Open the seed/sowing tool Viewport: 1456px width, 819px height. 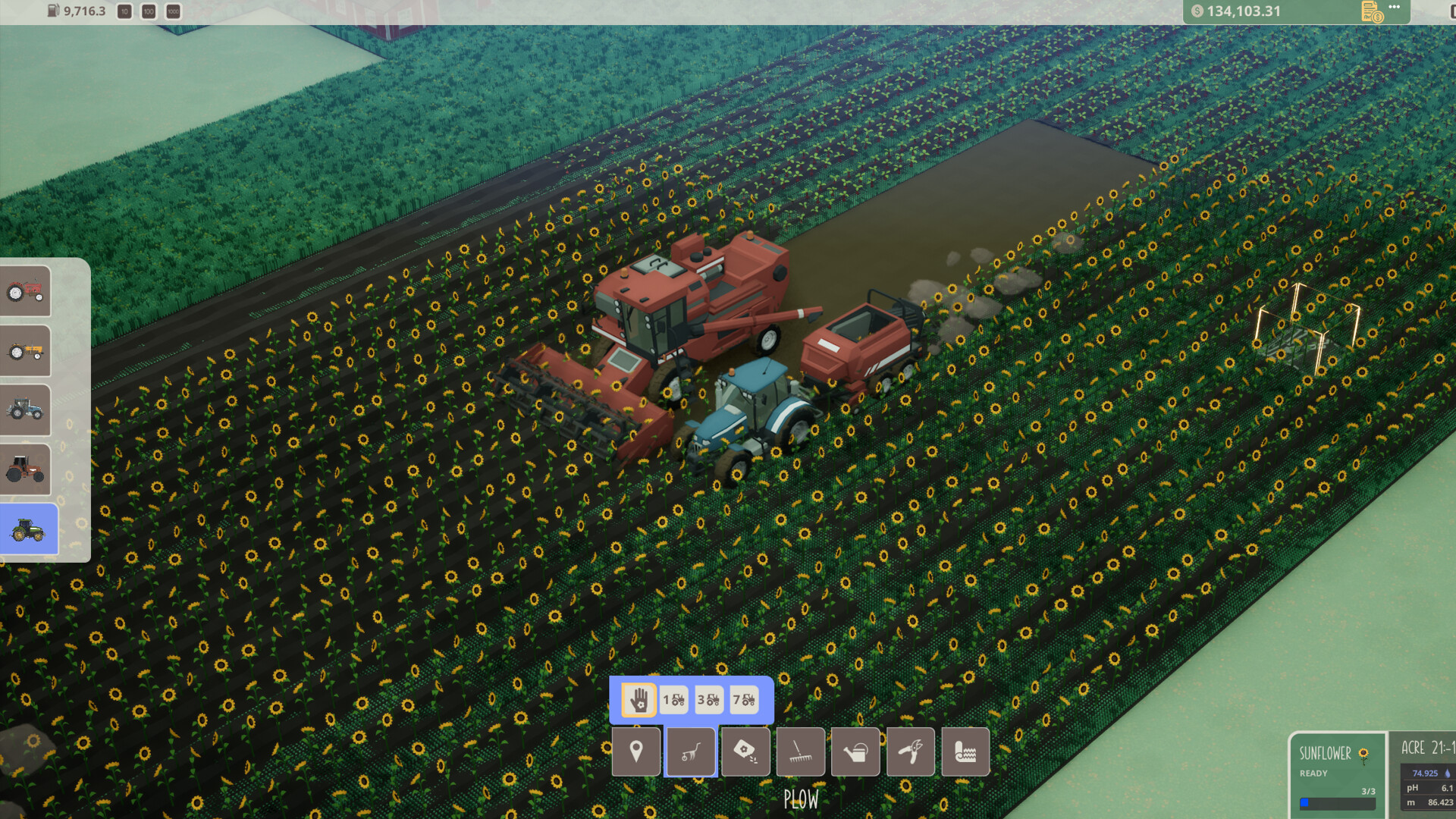pyautogui.click(x=745, y=752)
